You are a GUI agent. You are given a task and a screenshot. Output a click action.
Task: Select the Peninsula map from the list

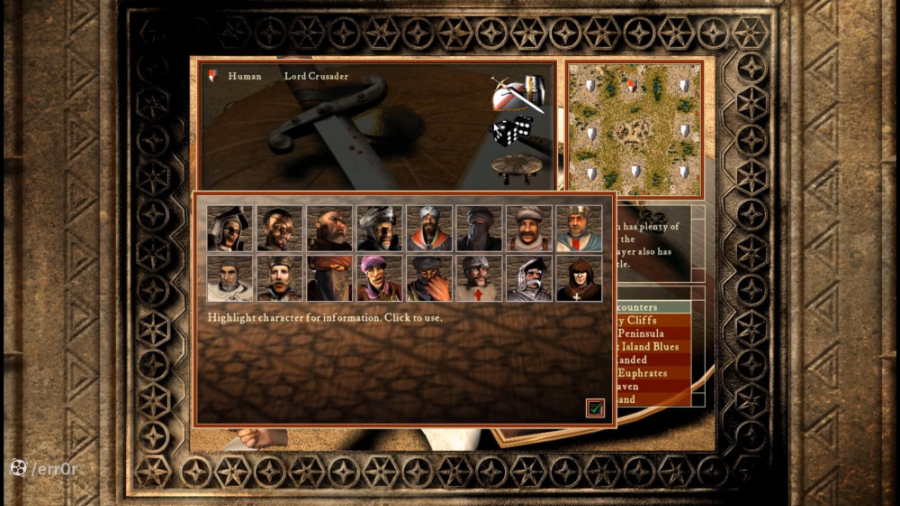648,333
